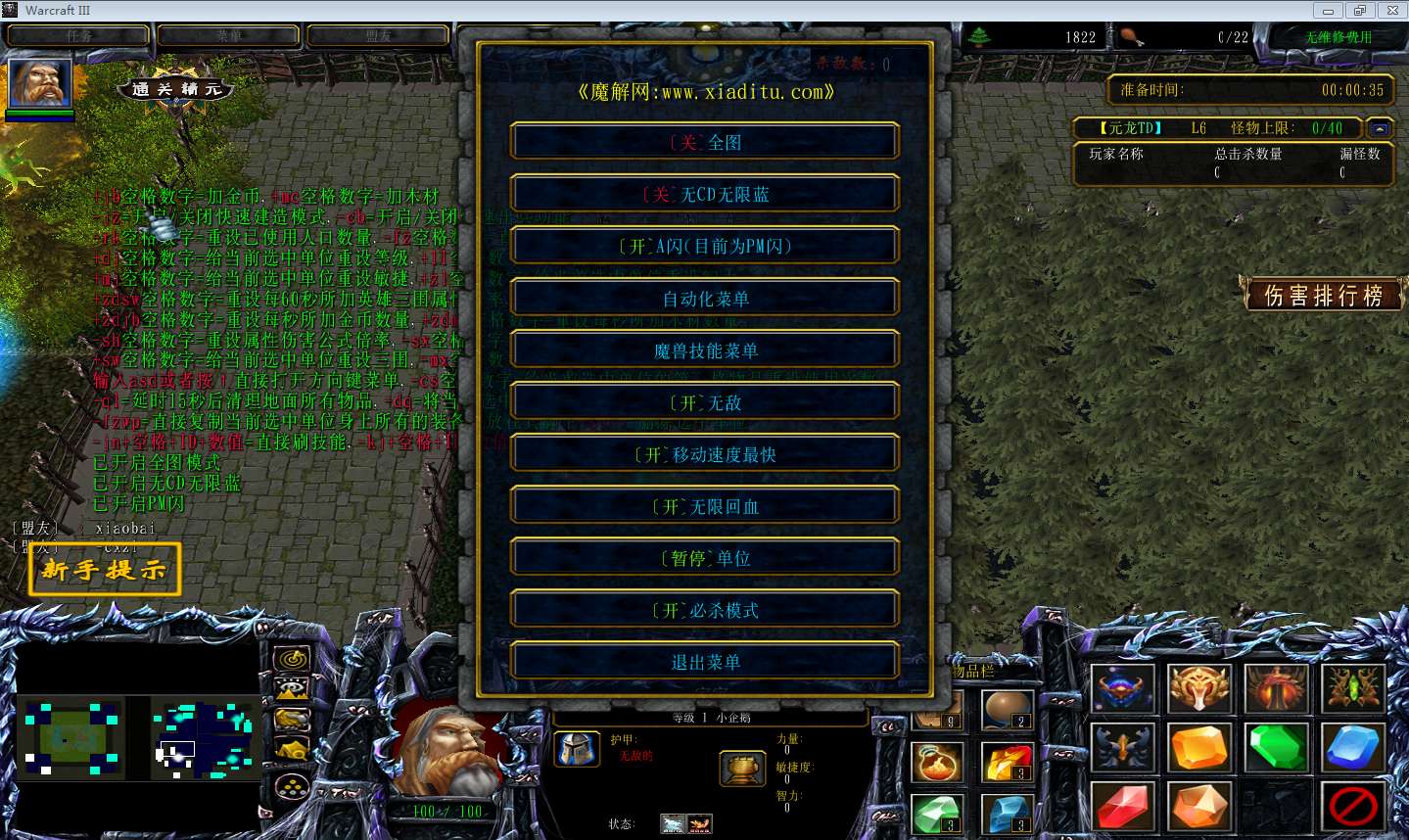The height and width of the screenshot is (840, 1409).
Task: Click the 退出菜单 exit button
Action: (x=703, y=661)
